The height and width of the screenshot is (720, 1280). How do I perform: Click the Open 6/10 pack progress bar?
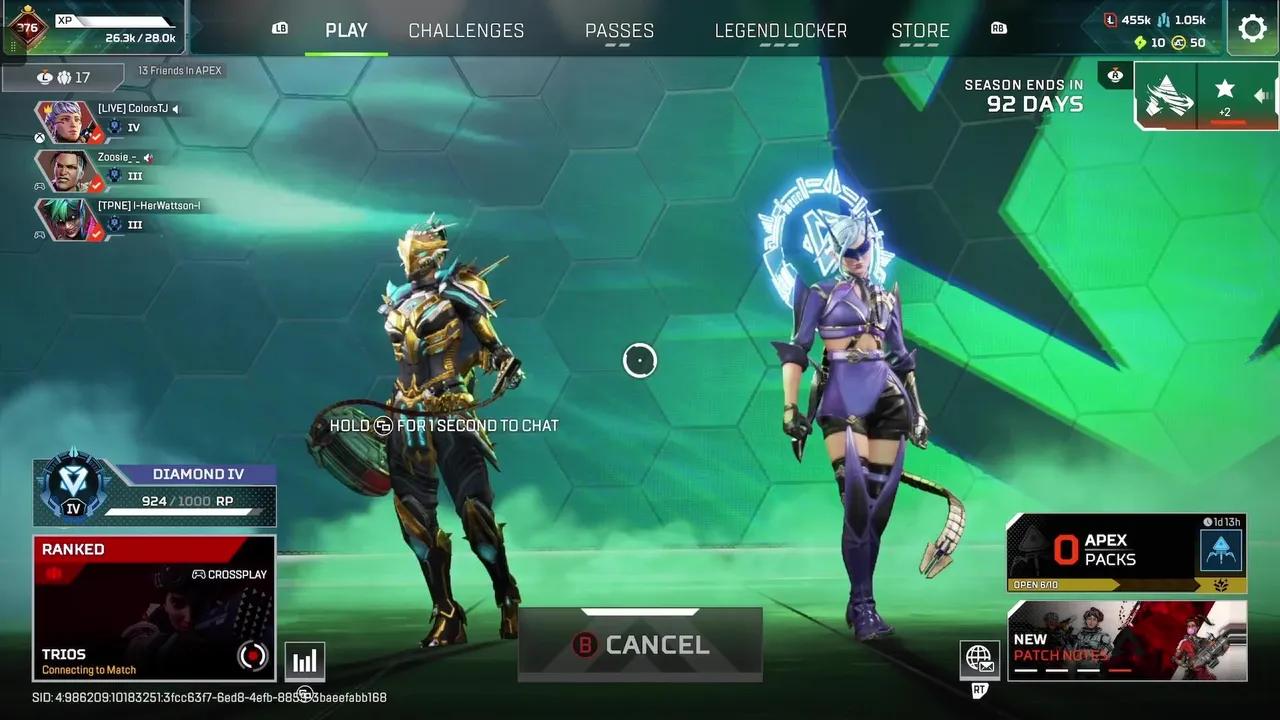(x=1035, y=584)
